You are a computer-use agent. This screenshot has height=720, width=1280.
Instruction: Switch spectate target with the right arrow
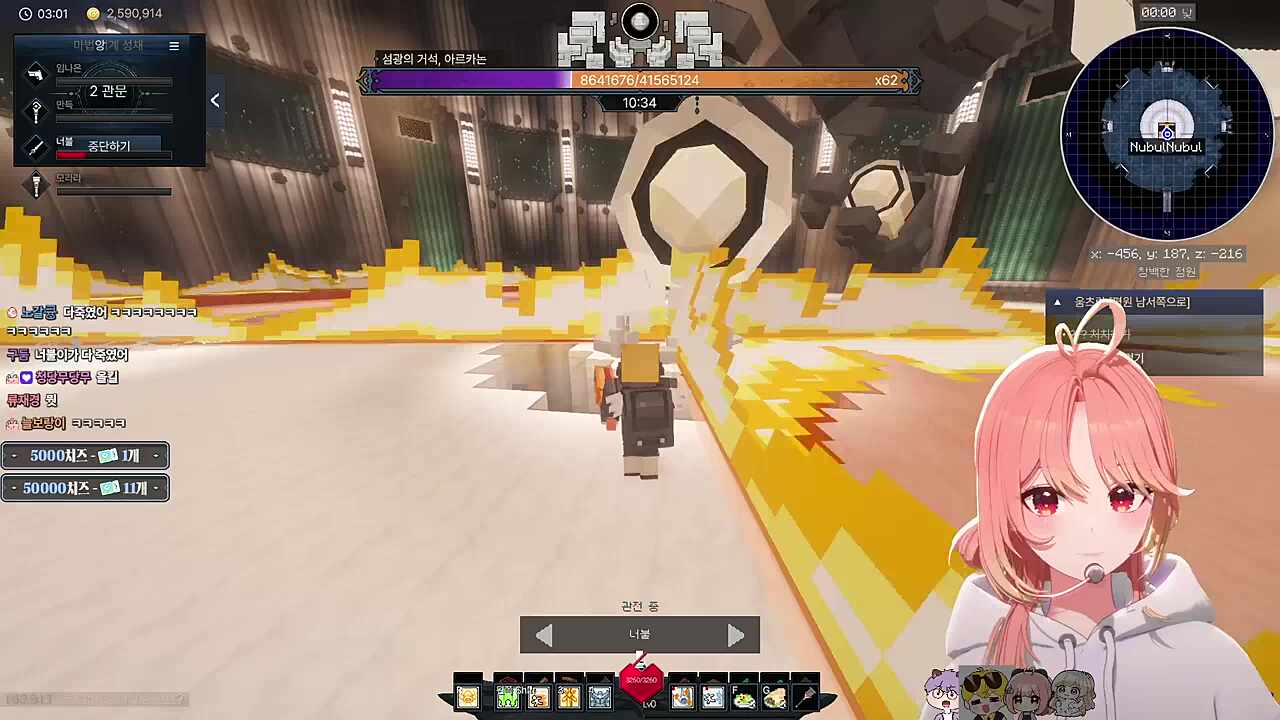click(x=736, y=636)
